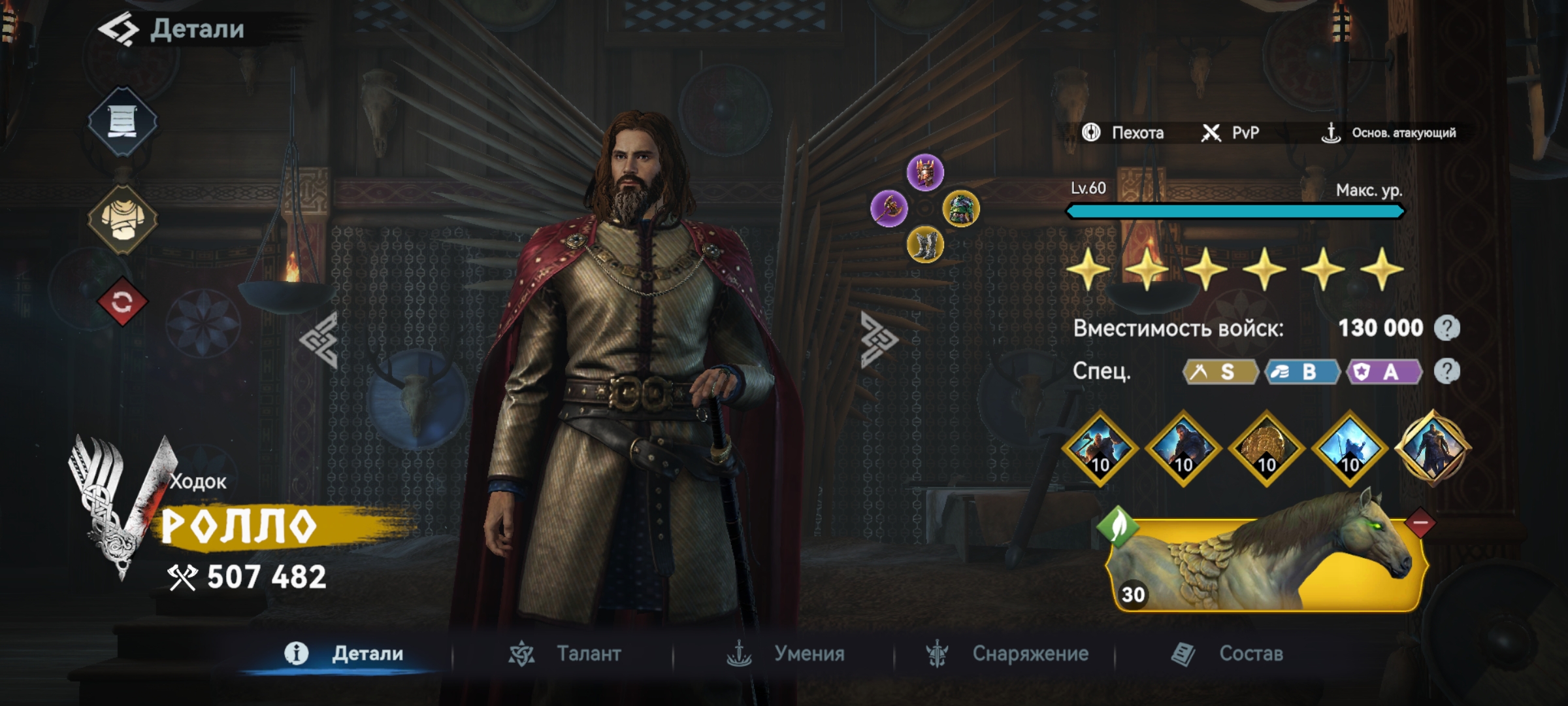Show the previous hero
The image size is (1568, 706).
point(319,340)
